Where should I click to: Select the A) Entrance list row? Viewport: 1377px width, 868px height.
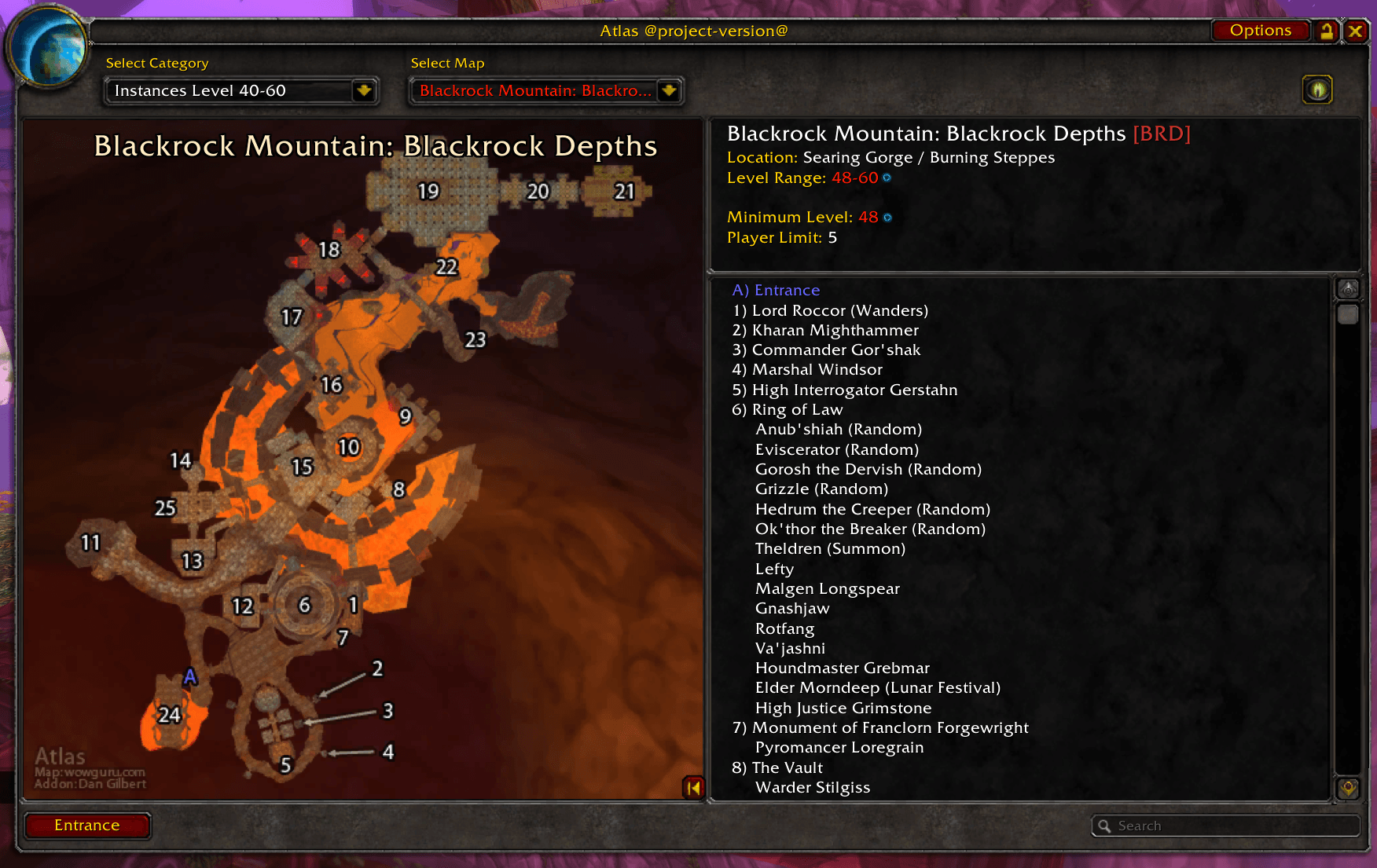click(x=776, y=290)
